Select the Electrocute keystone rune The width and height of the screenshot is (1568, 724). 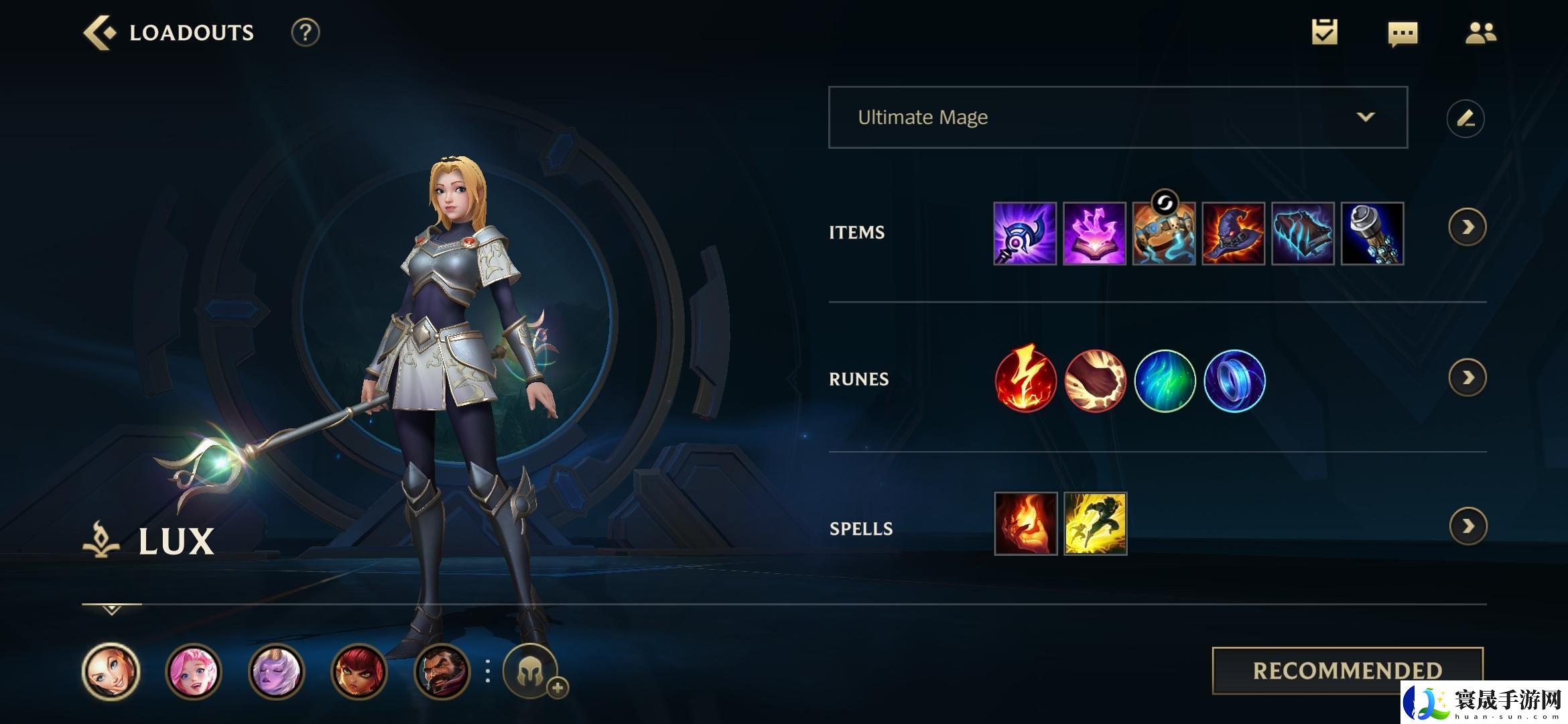pos(1025,380)
